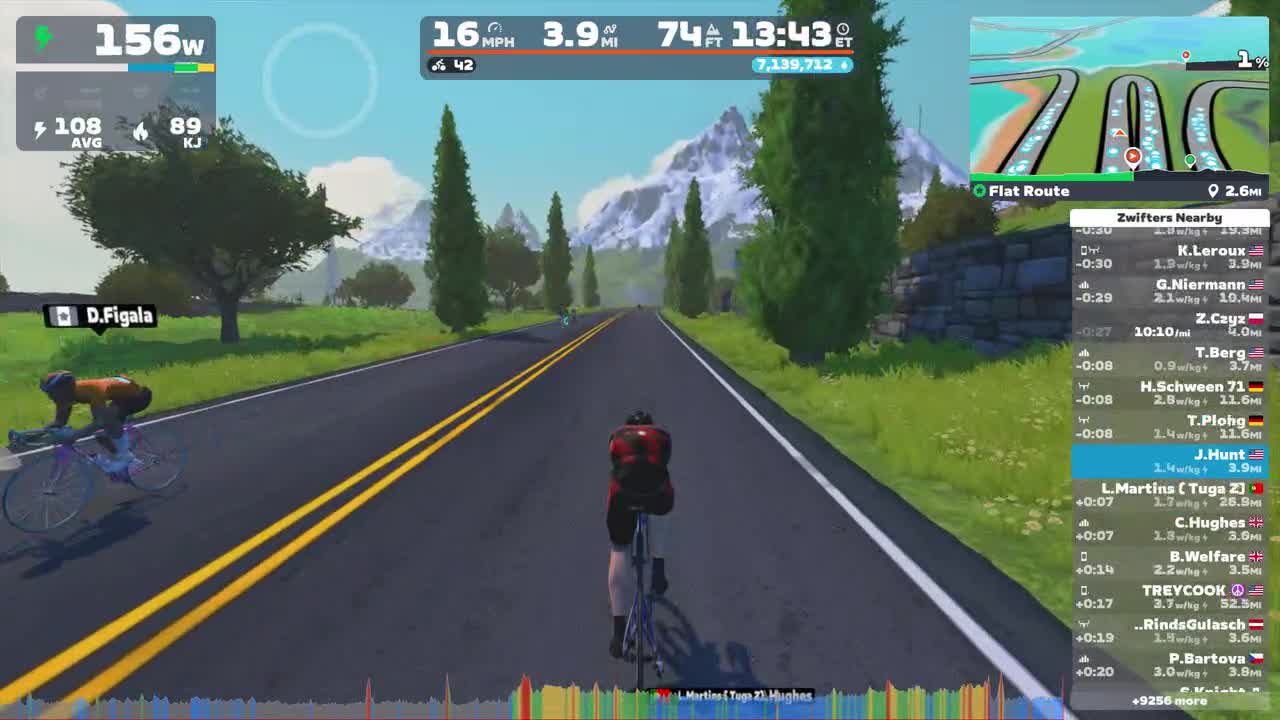This screenshot has width=1280, height=720.
Task: Click D.Figala's rider nametag
Action: (x=102, y=317)
